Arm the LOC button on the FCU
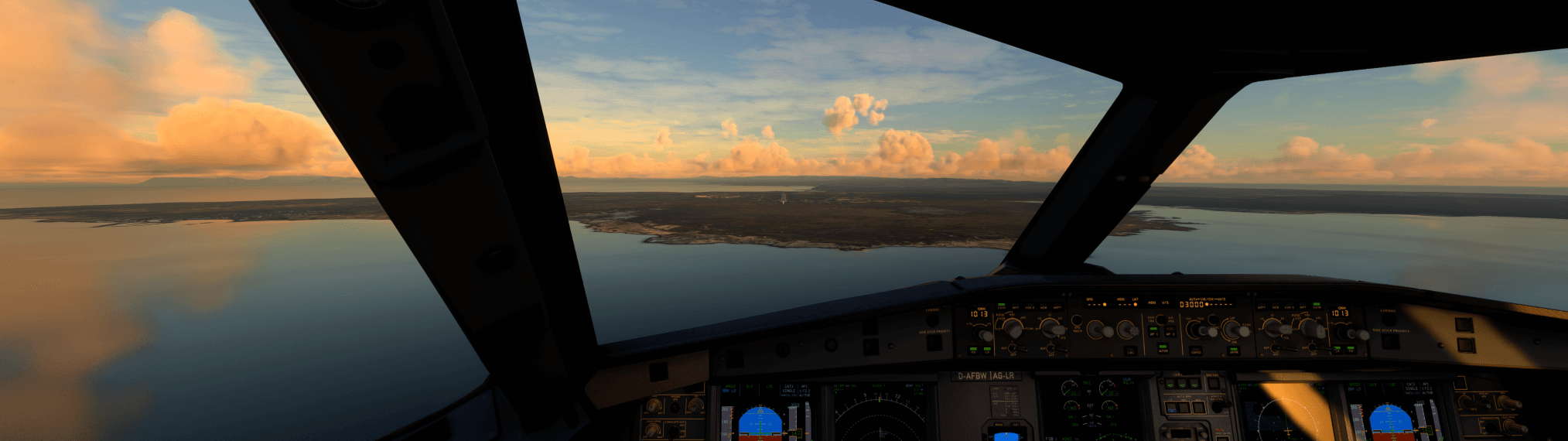1568x441 pixels. click(x=1130, y=350)
